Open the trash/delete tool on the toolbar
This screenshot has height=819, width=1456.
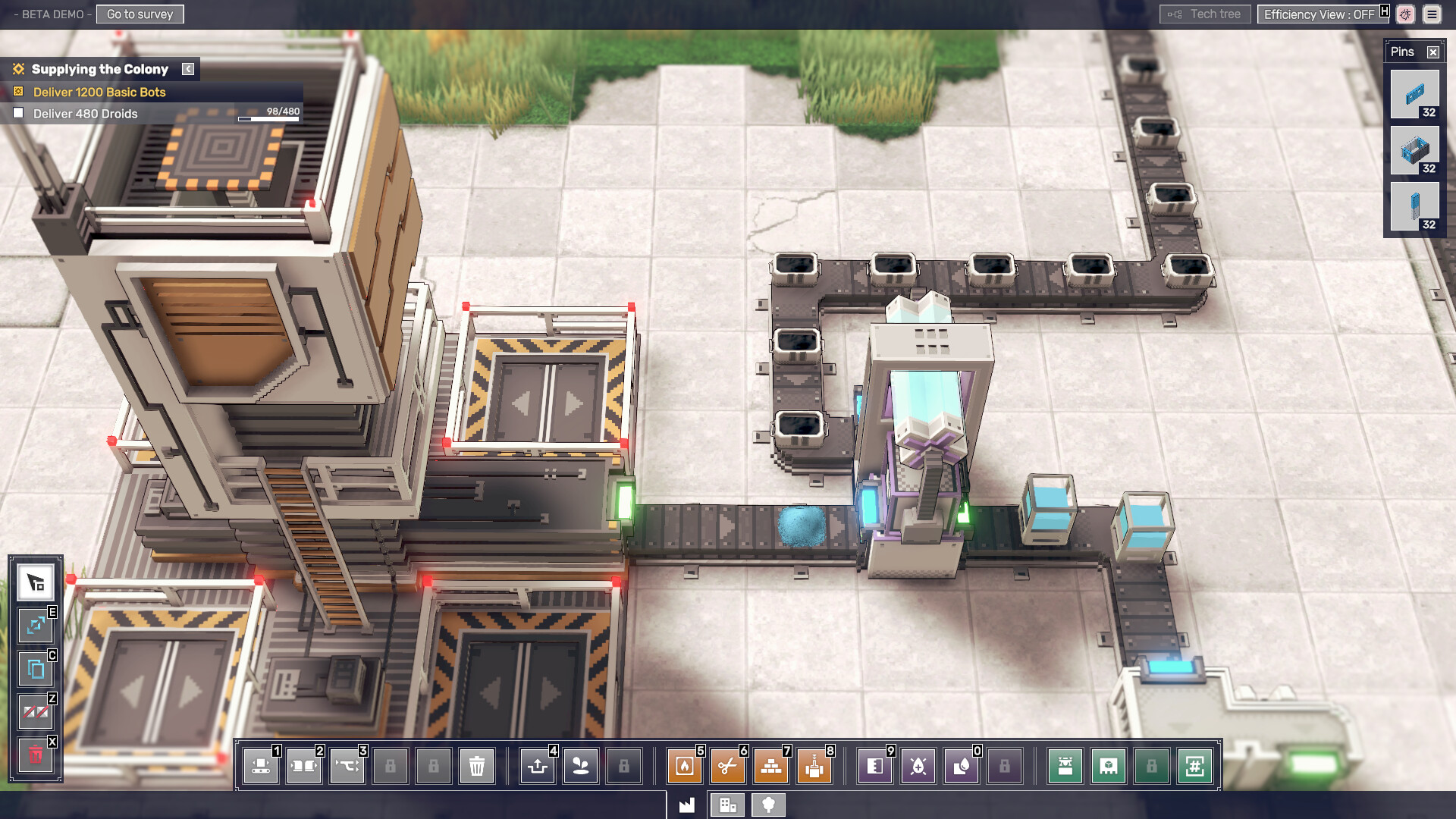477,767
